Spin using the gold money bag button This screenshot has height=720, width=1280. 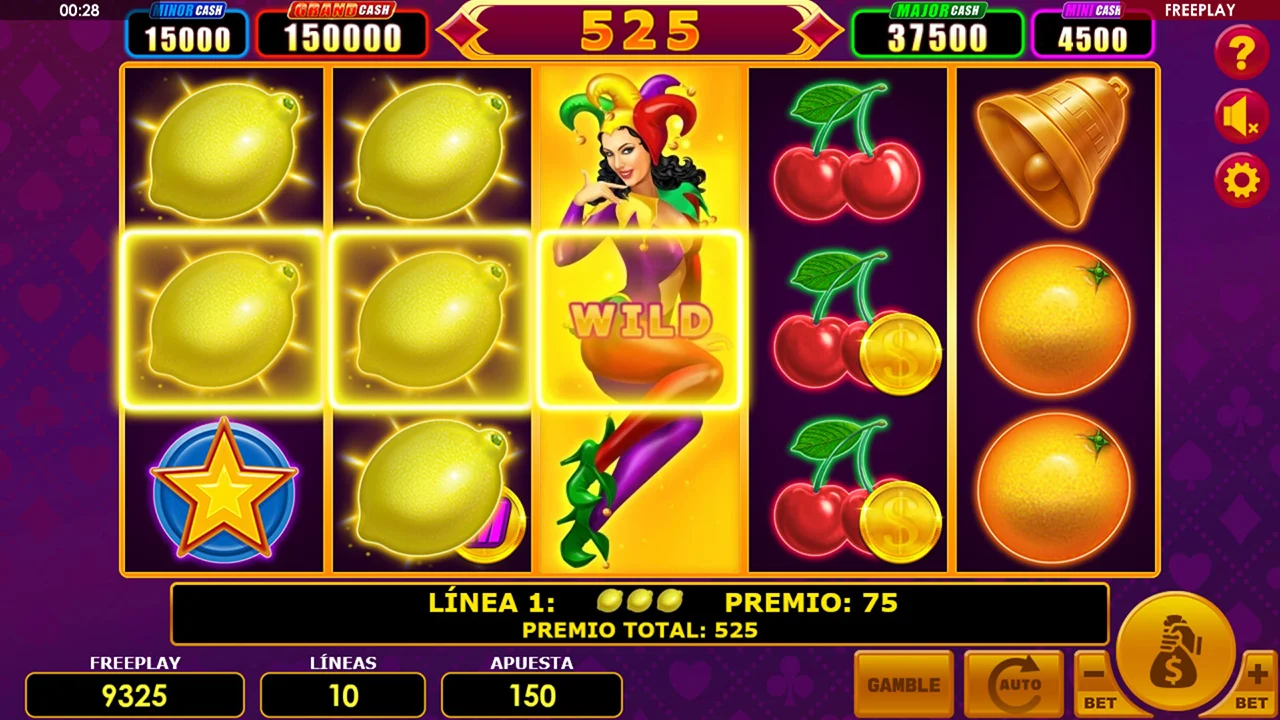(1176, 650)
